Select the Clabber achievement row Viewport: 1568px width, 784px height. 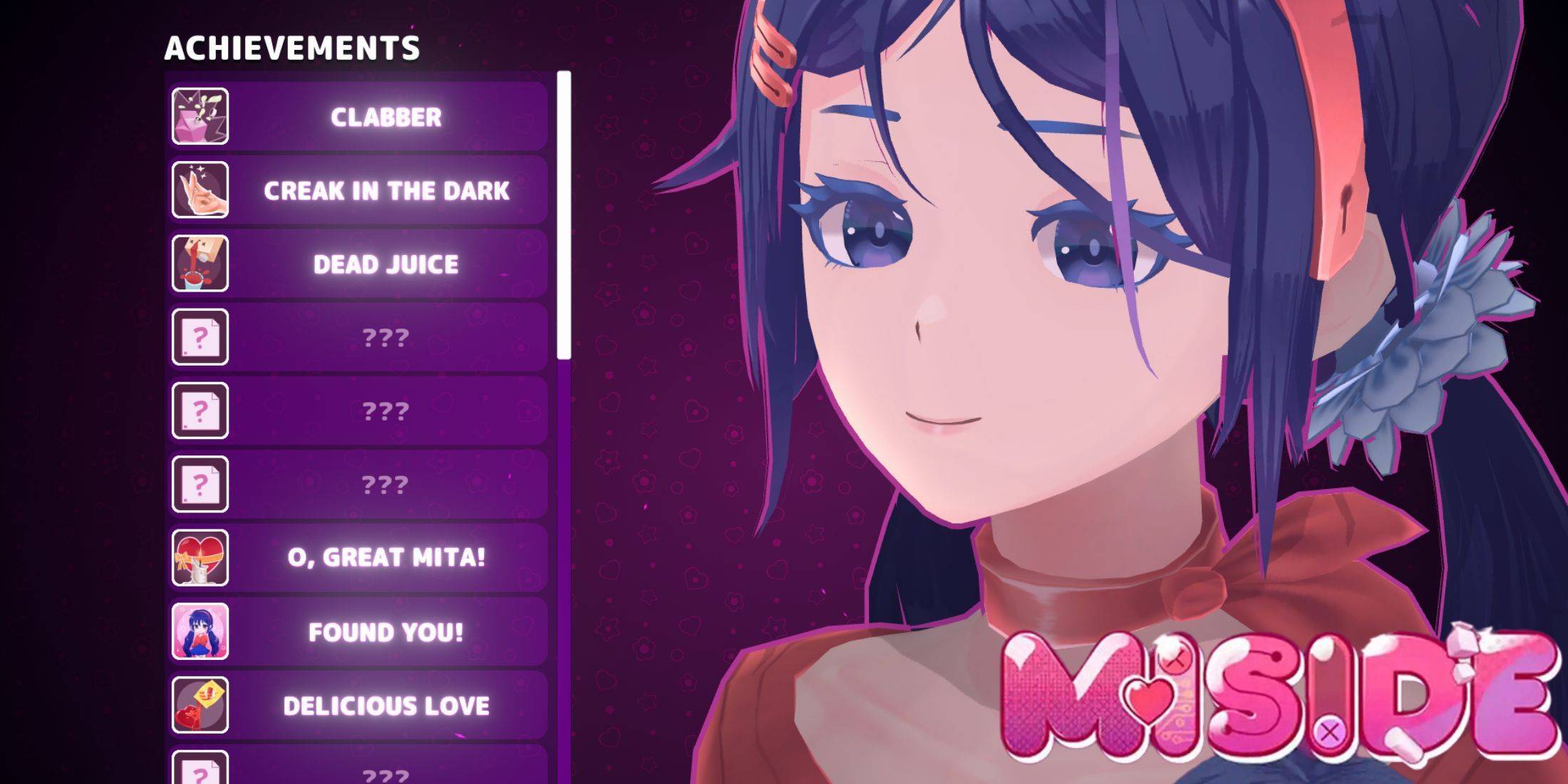coord(386,117)
